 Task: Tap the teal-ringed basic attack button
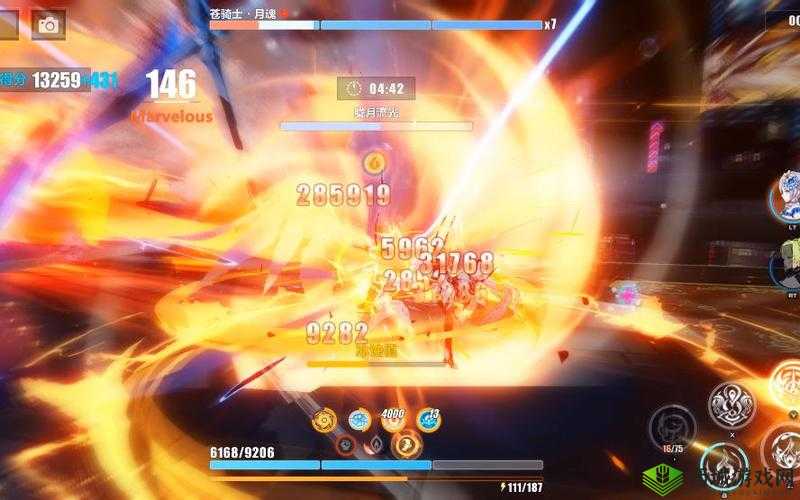724,461
